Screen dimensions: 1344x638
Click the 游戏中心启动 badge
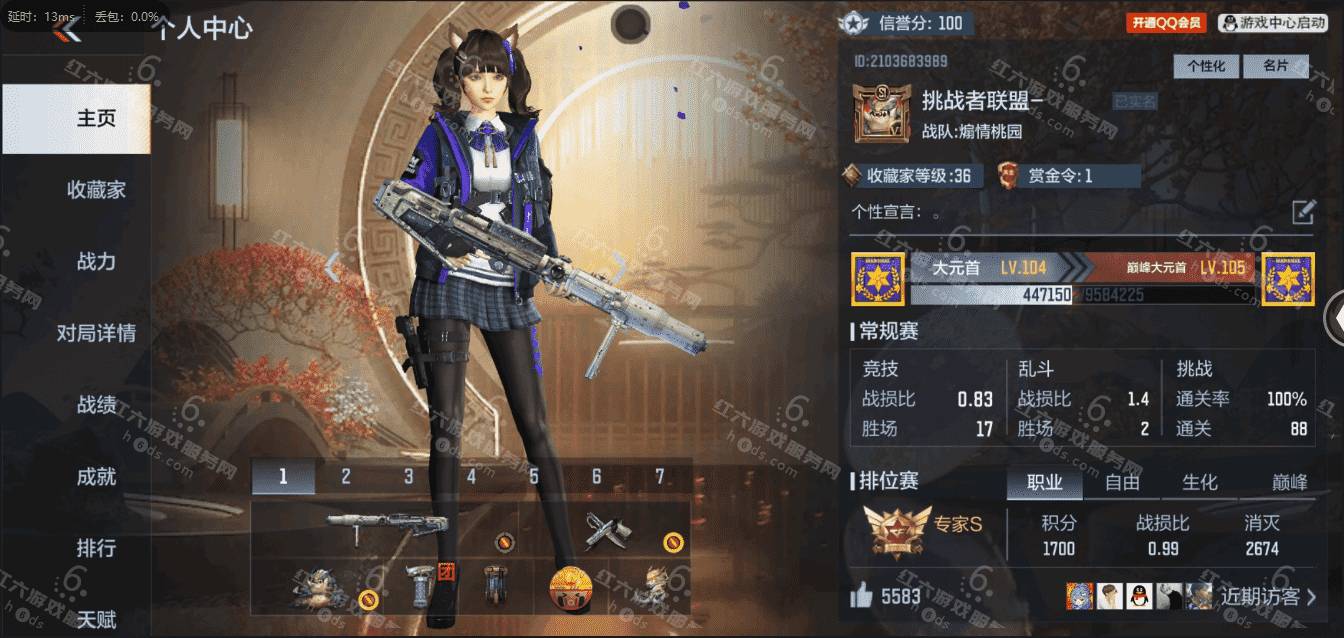point(1272,23)
